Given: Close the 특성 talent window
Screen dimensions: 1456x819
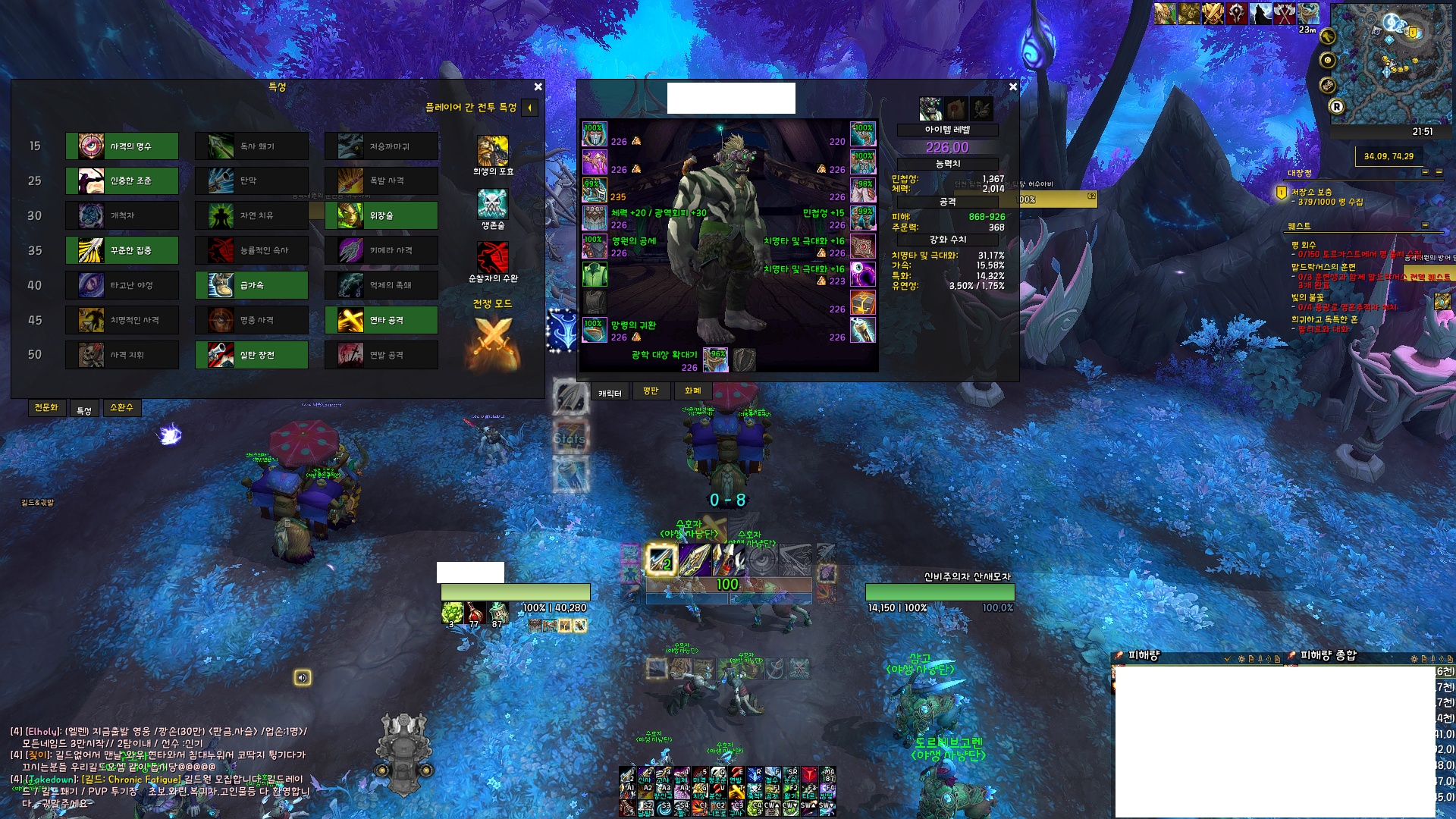Looking at the screenshot, I should [x=538, y=87].
